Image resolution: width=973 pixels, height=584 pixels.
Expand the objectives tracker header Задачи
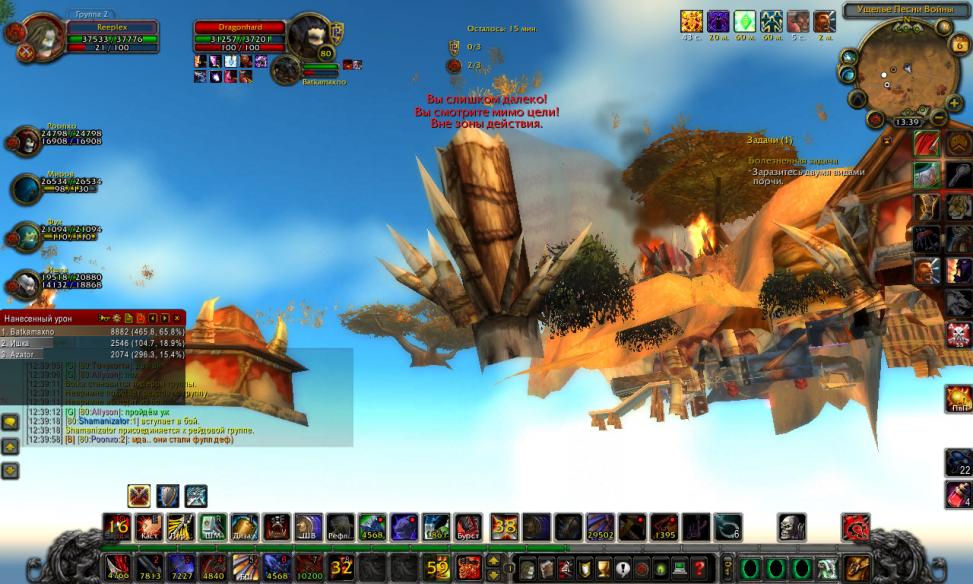pyautogui.click(x=768, y=140)
